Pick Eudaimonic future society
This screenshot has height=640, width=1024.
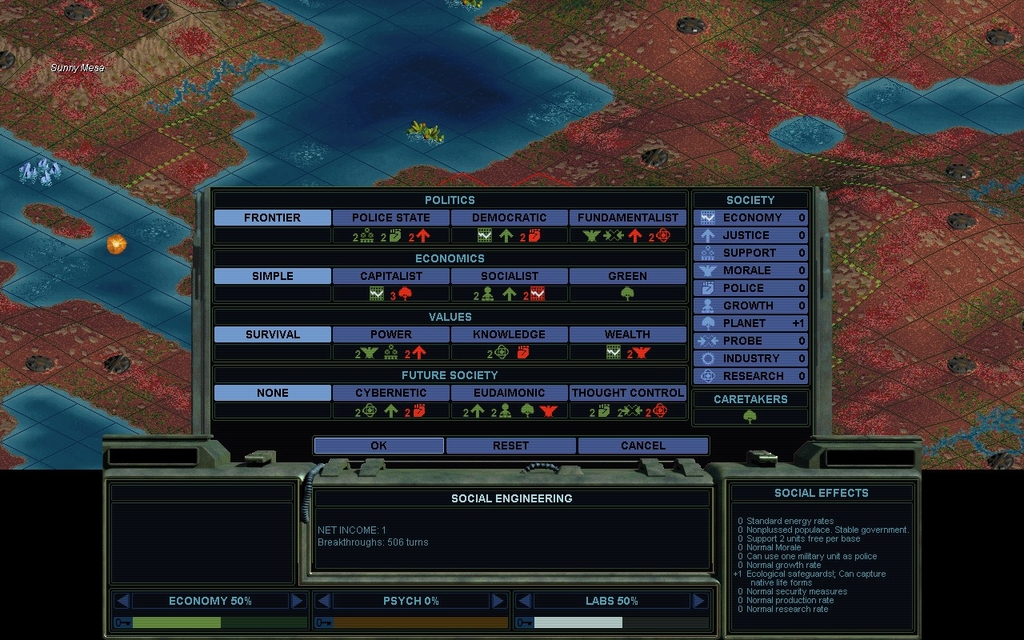(x=509, y=393)
